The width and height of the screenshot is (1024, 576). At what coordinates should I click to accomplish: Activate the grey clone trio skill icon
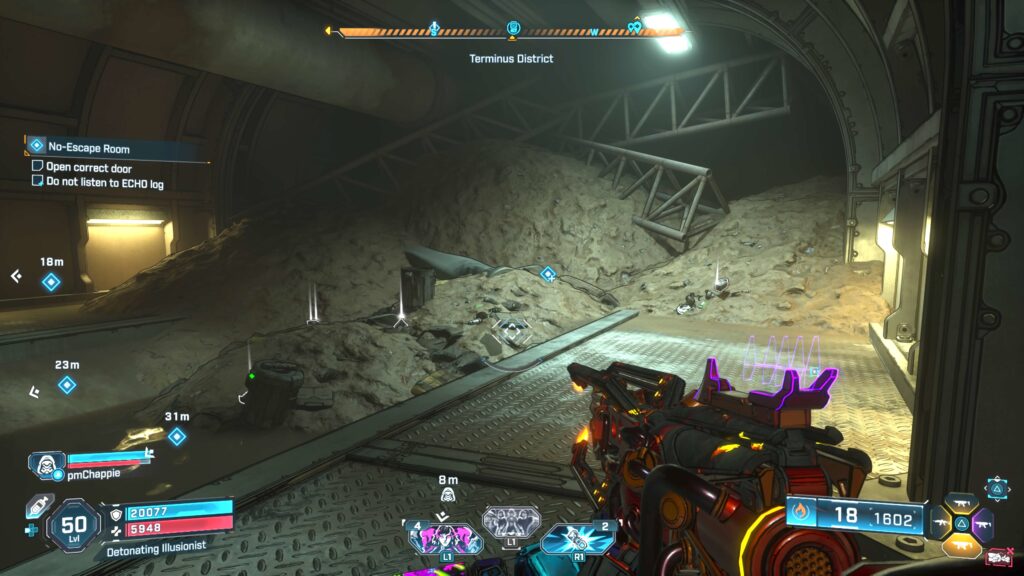(x=511, y=521)
